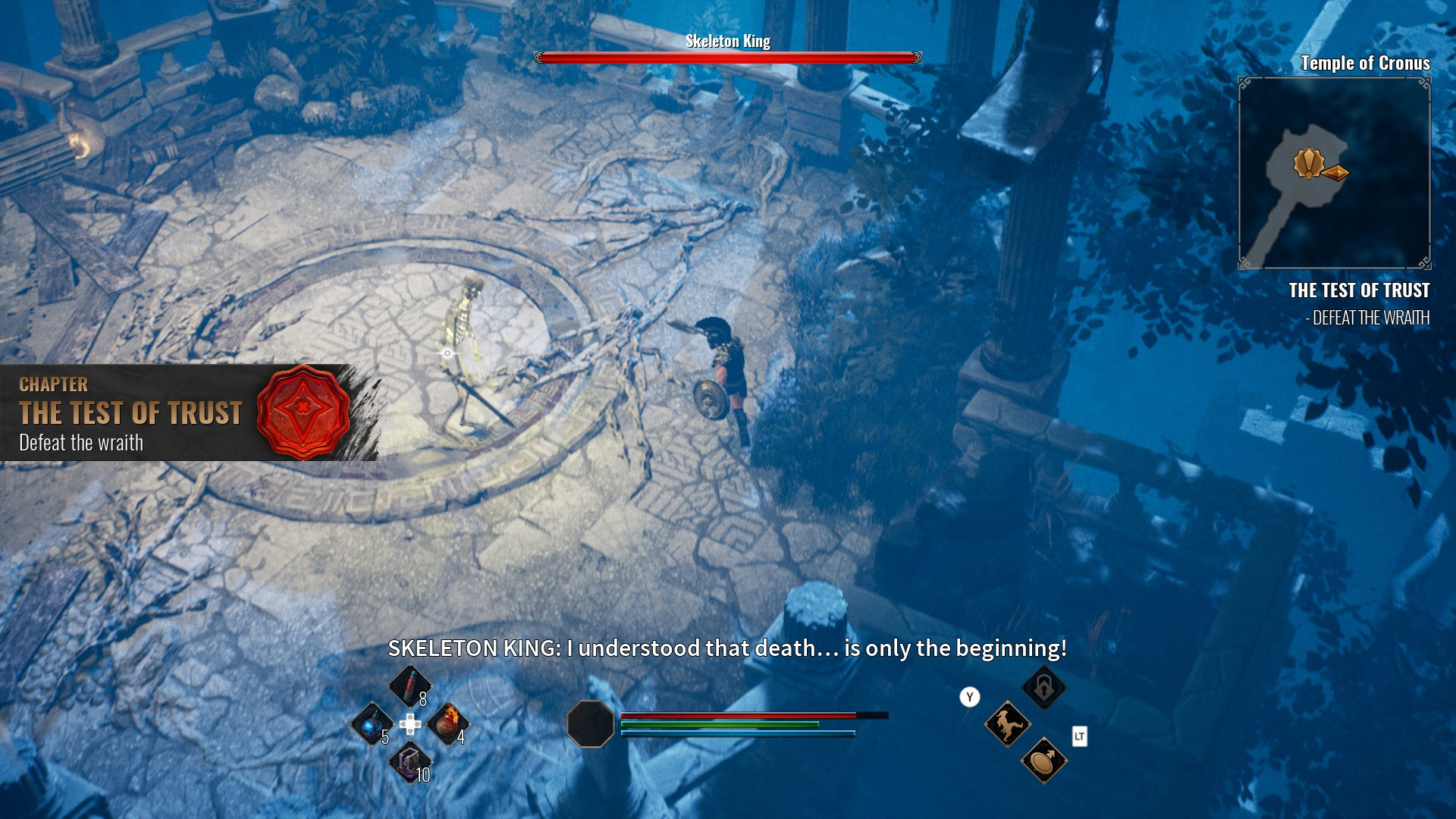The width and height of the screenshot is (1456, 819).
Task: Click the empty octagonal portrait slot
Action: point(590,724)
